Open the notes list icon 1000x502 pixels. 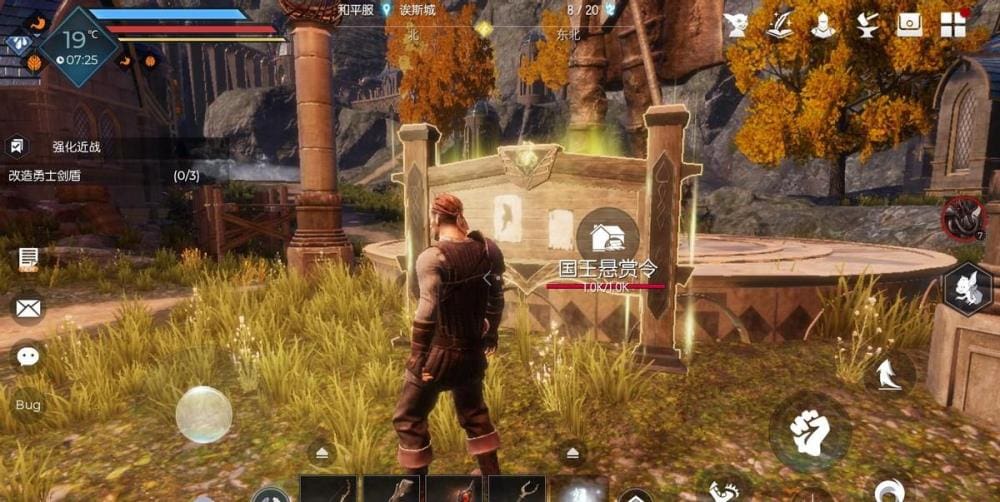pos(28,259)
